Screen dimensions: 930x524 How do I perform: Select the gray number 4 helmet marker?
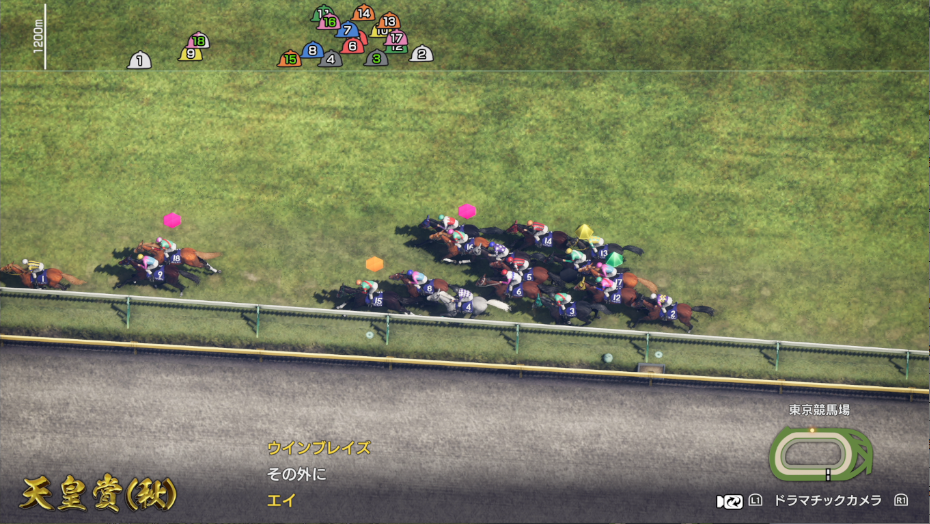point(330,59)
